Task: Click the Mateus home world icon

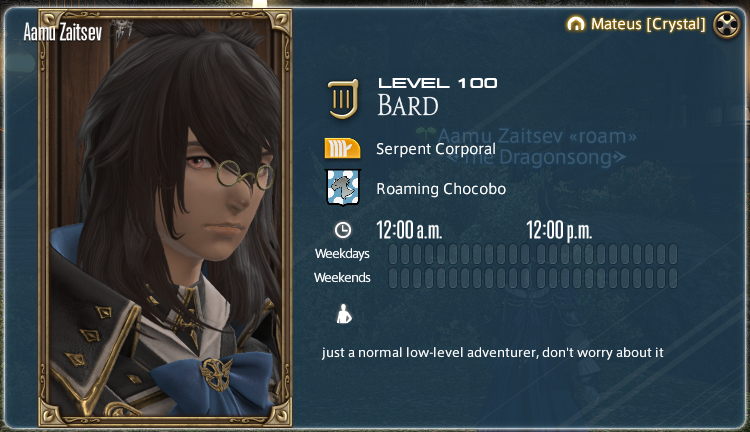Action: coord(574,24)
